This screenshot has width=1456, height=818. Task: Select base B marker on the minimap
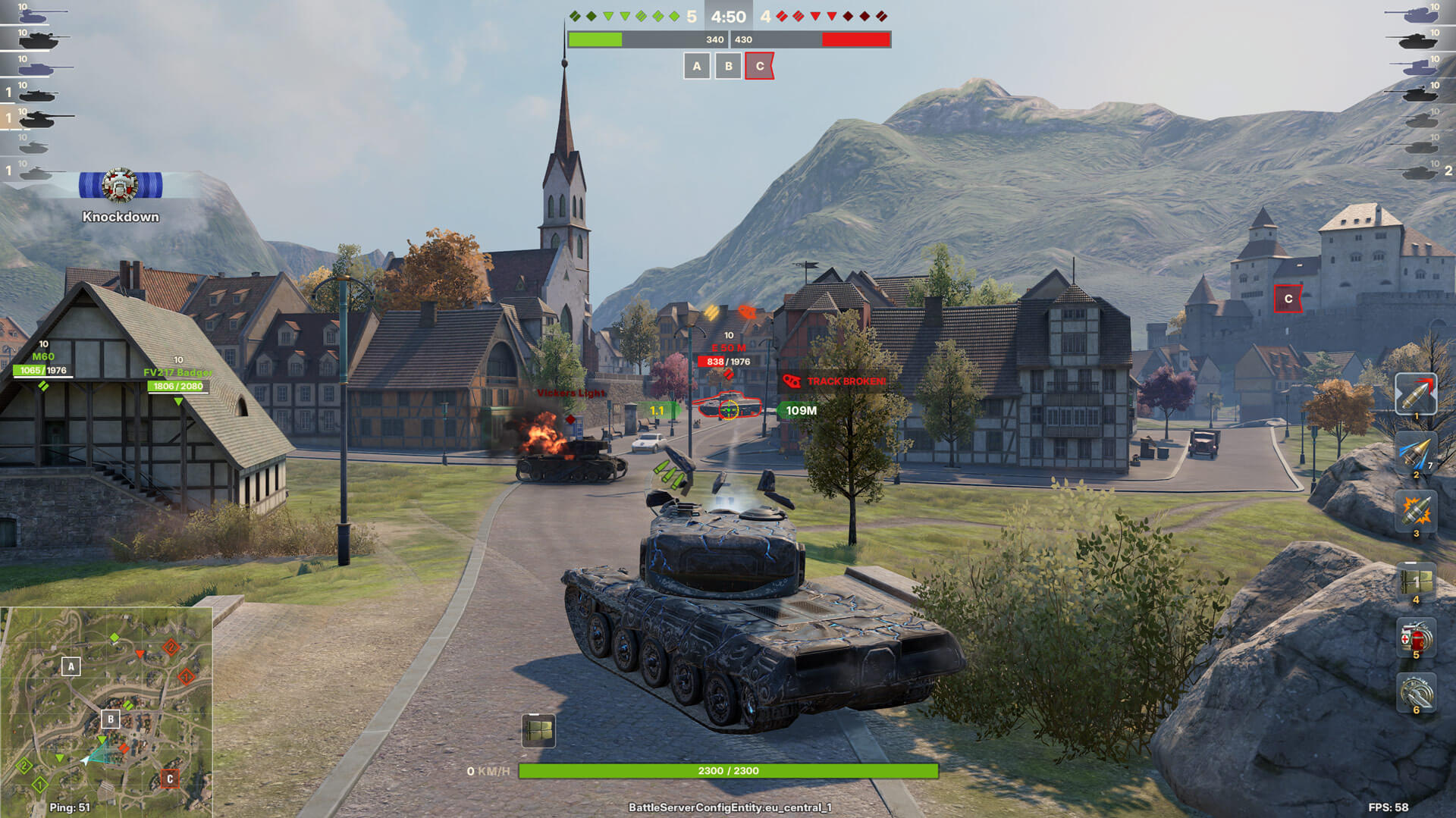coord(111,719)
